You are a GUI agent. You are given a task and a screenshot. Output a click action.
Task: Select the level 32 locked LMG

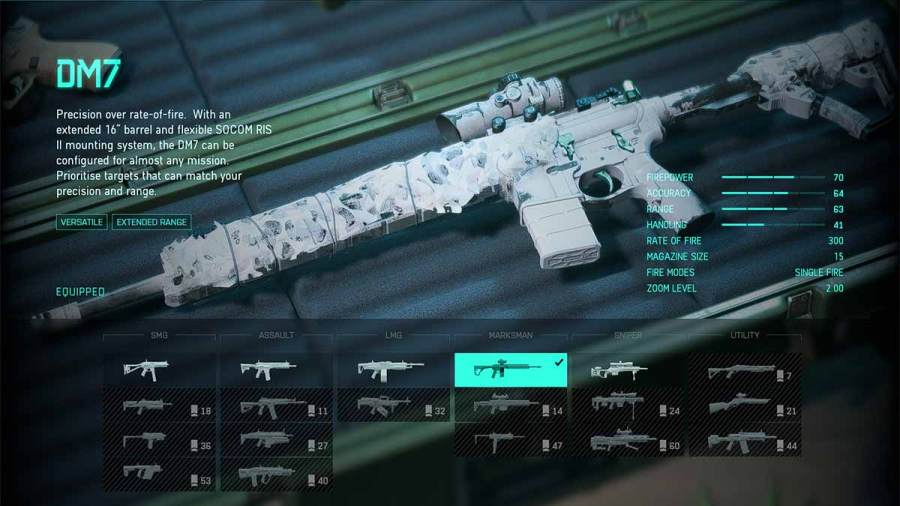(393, 406)
